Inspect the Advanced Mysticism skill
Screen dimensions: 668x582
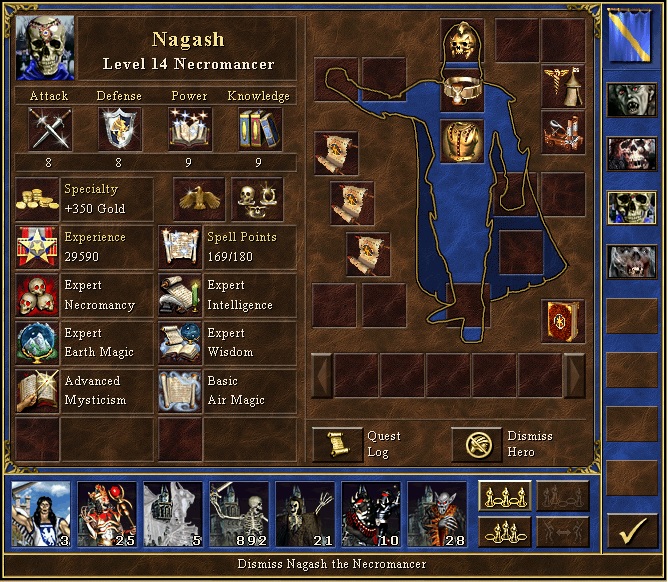coord(38,391)
